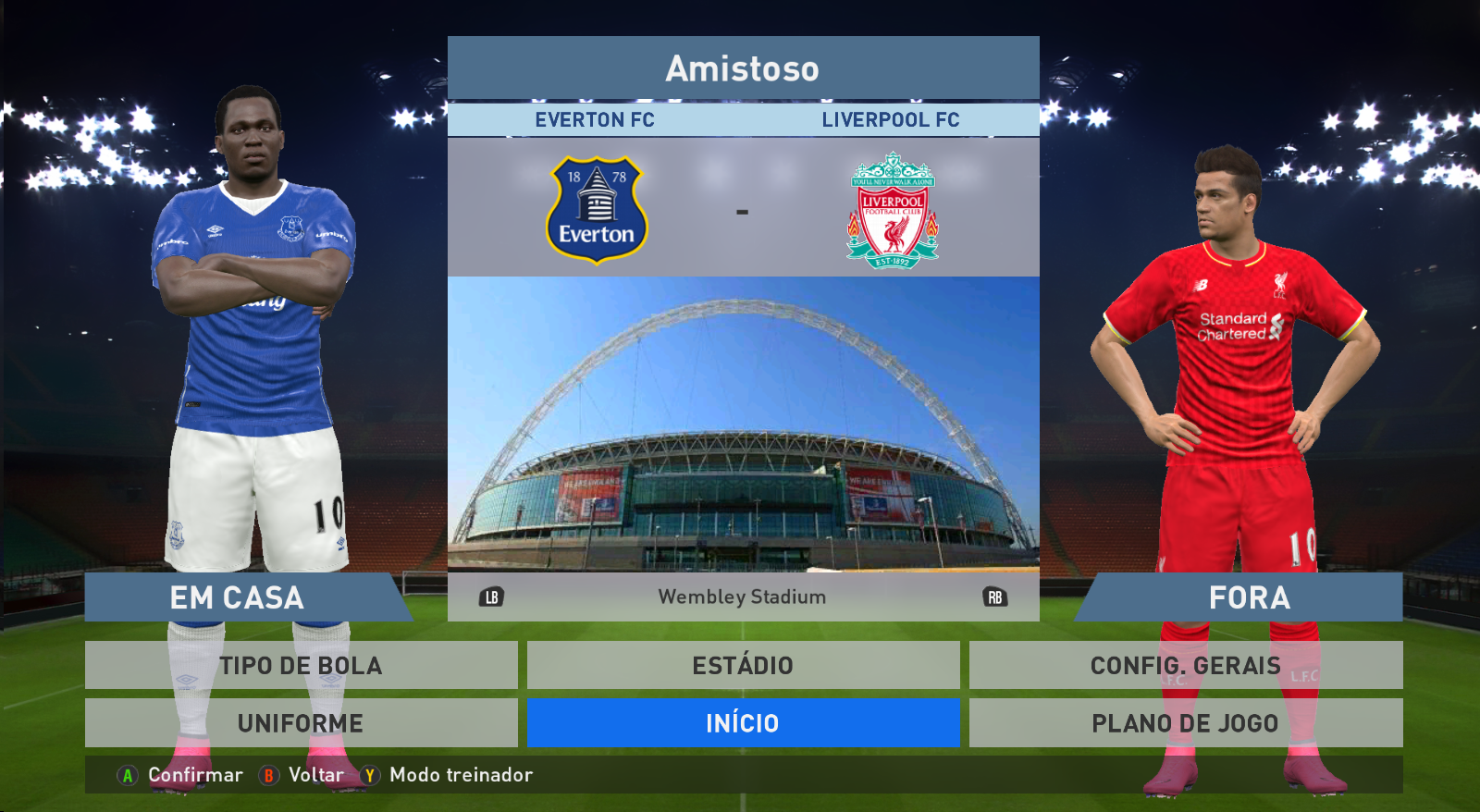The width and height of the screenshot is (1480, 812).
Task: Select the Everton FC crest
Action: [597, 210]
